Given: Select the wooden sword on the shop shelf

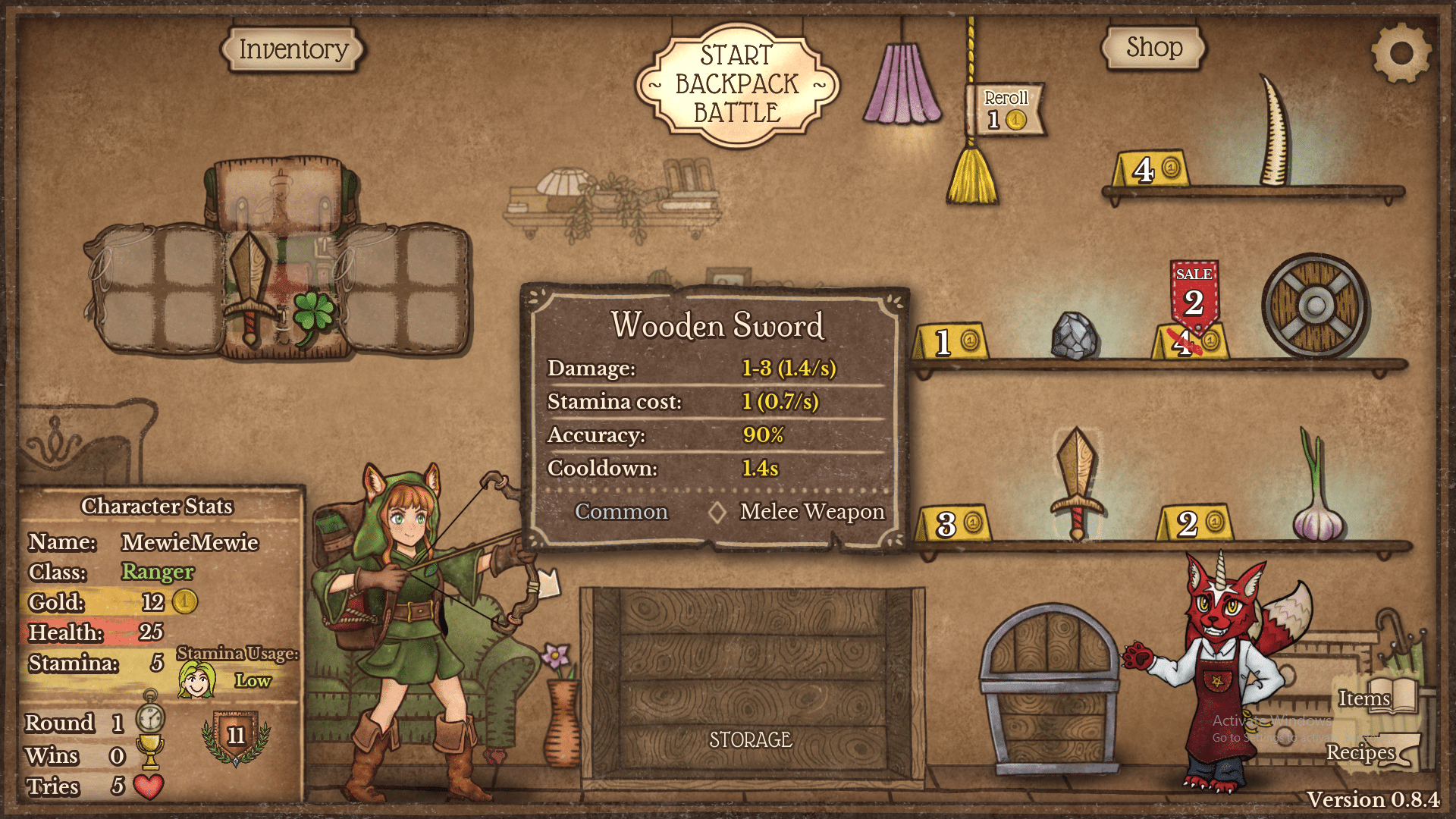Looking at the screenshot, I should coord(1076,482).
